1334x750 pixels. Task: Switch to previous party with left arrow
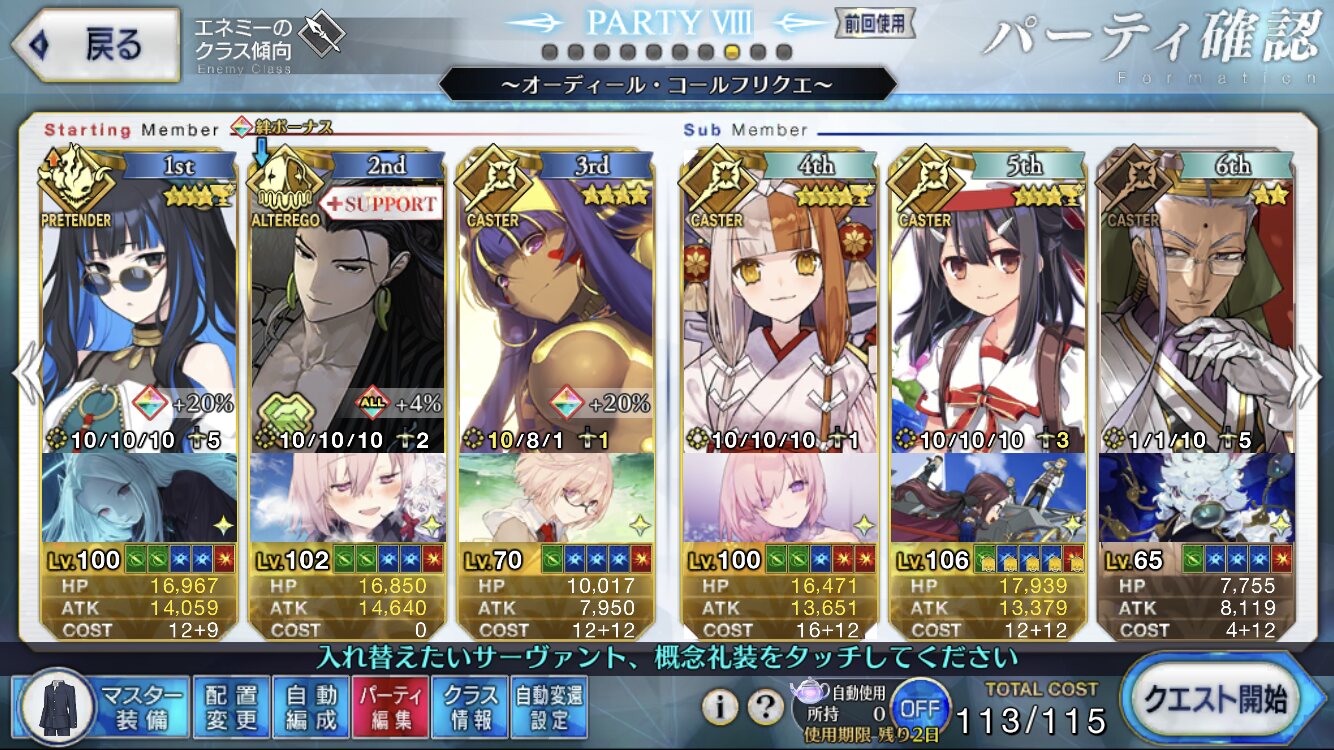pos(26,375)
